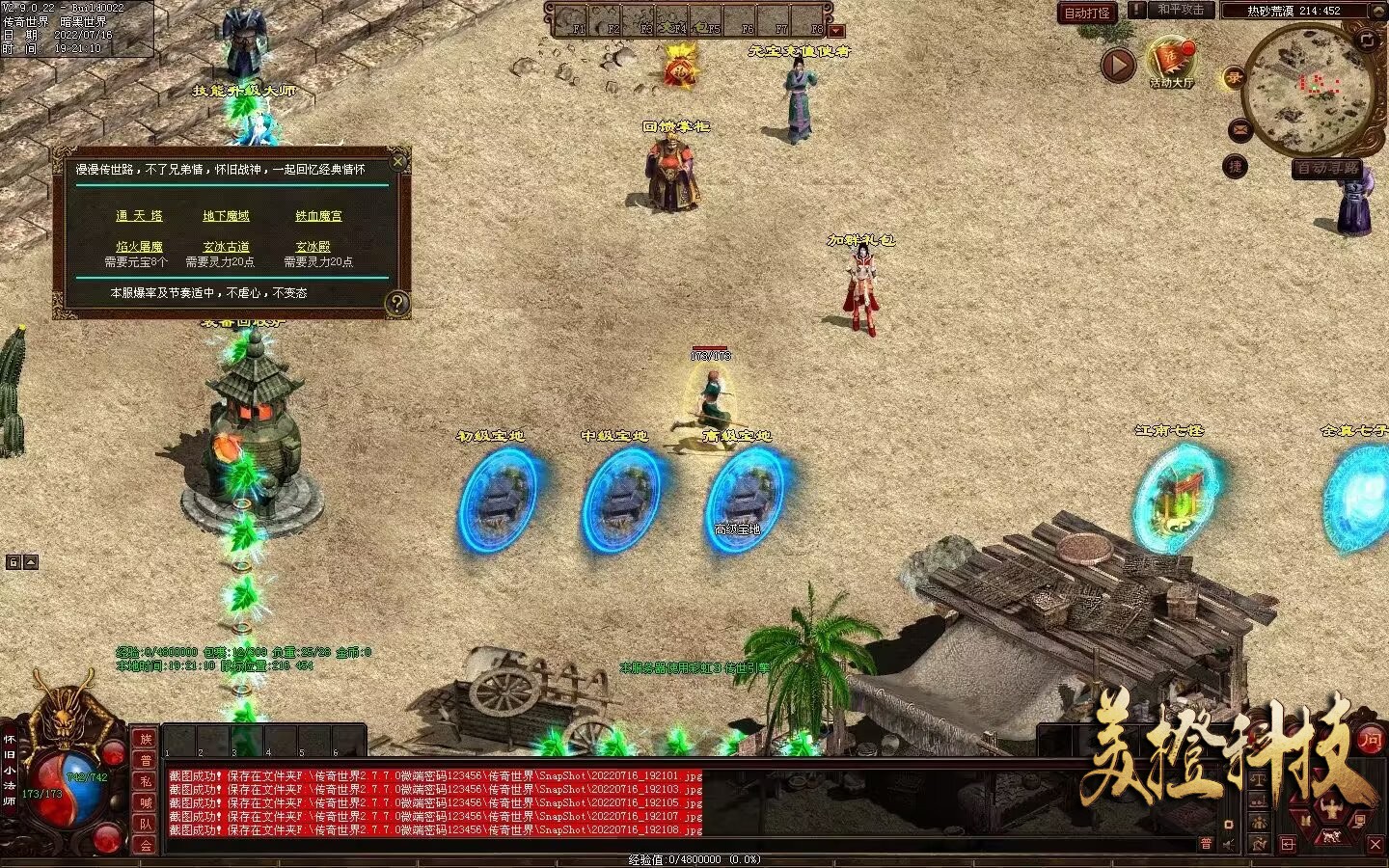Start 自动寻路 auto-pathfinding
Screen dimensions: 1389x868
[x=1327, y=169]
